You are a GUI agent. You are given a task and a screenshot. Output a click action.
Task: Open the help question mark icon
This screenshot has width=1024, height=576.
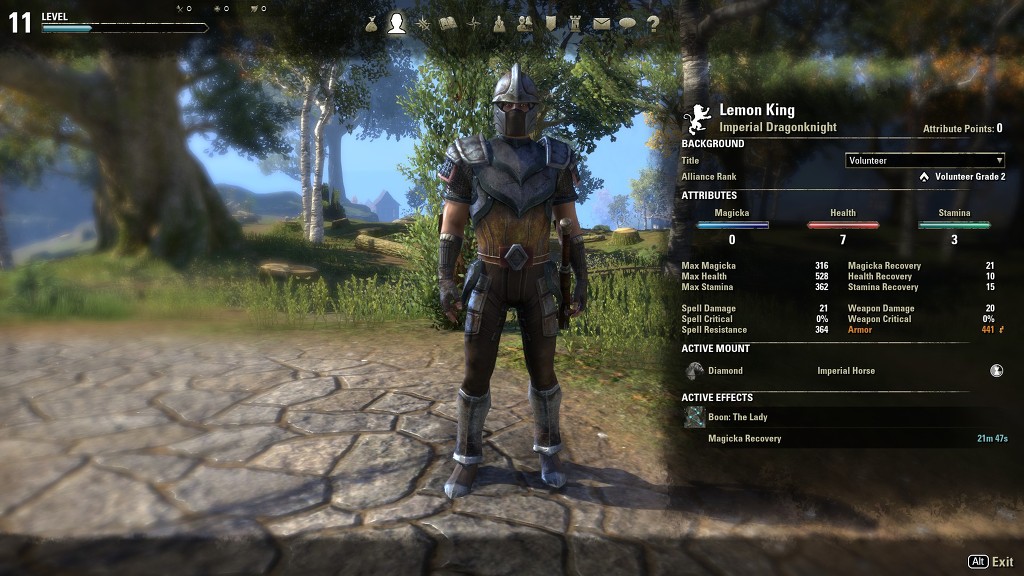653,23
